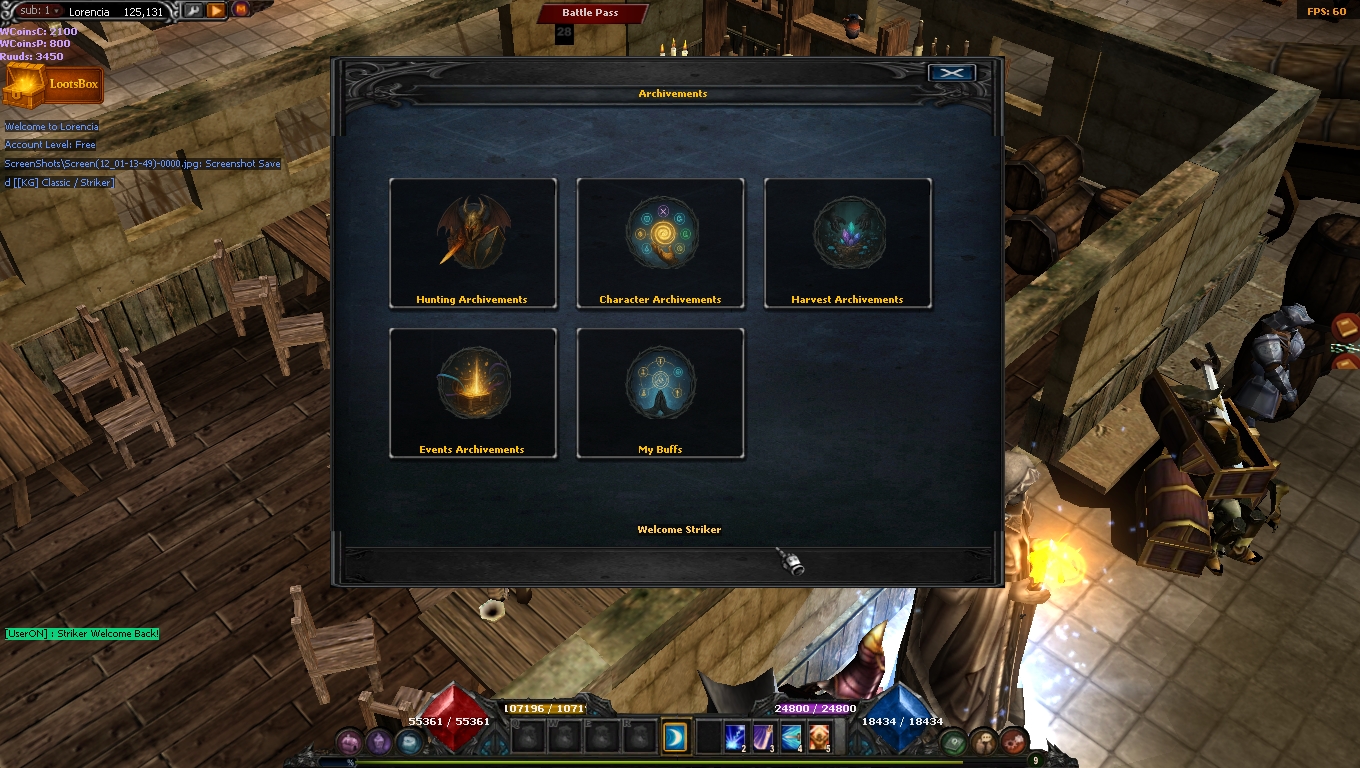Open the orange M icon in top bar
This screenshot has height=768, width=1360.
[240, 10]
